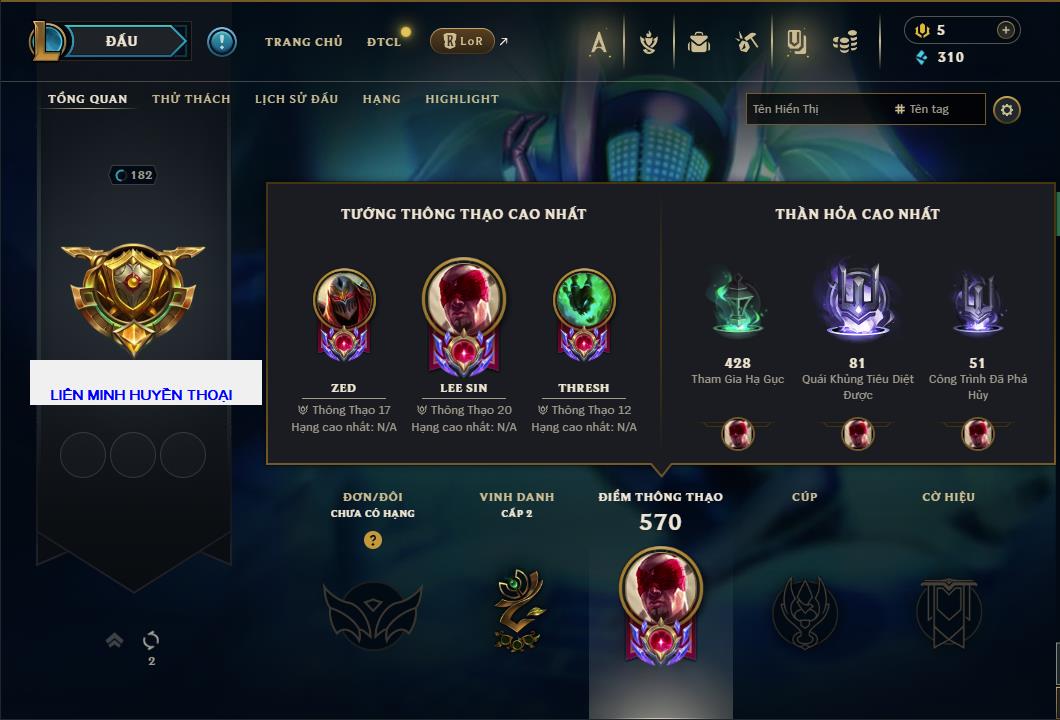Open the CỜ HIỆU banner icon
The width and height of the screenshot is (1060, 720).
click(948, 612)
